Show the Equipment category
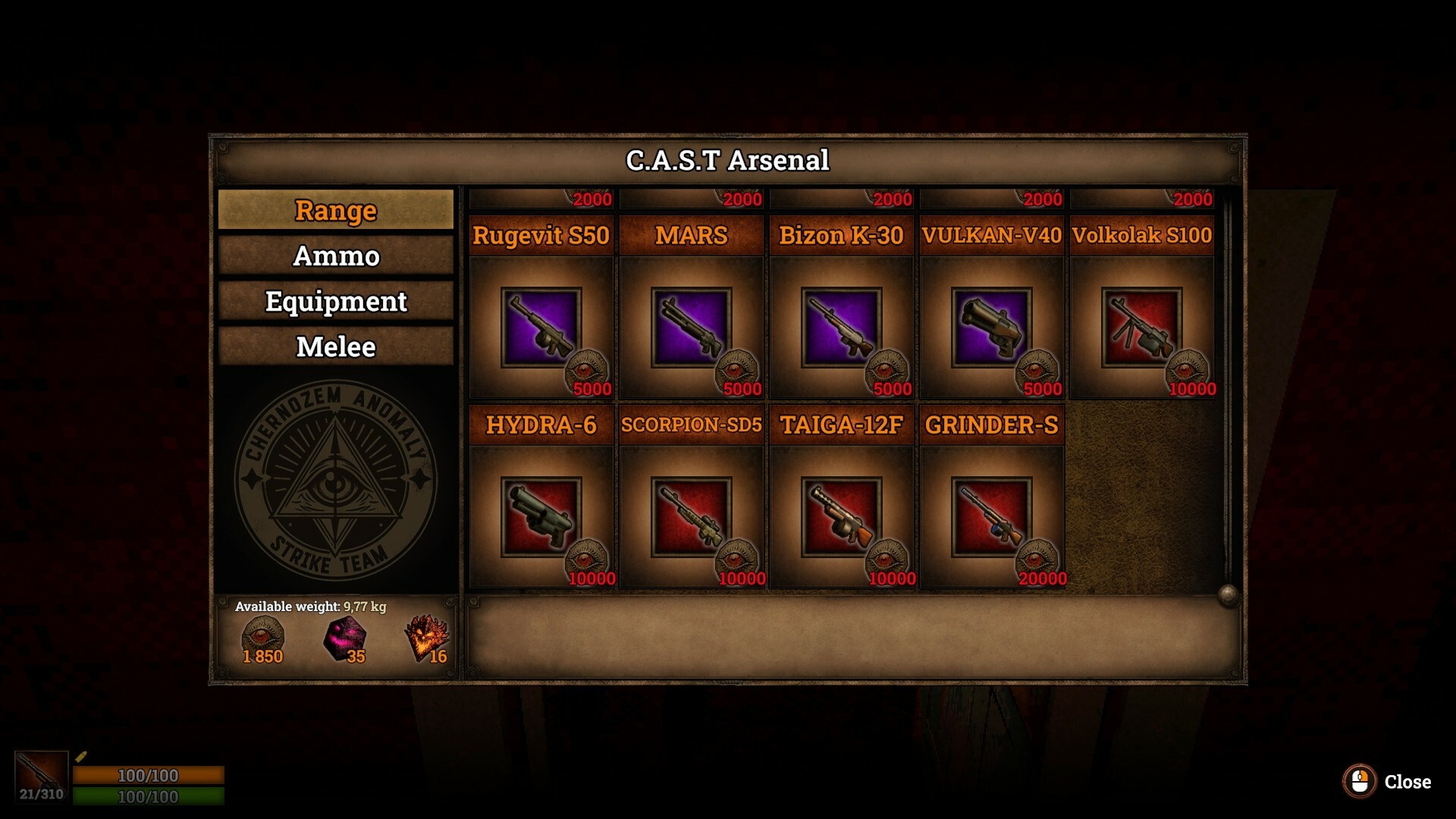 [335, 301]
